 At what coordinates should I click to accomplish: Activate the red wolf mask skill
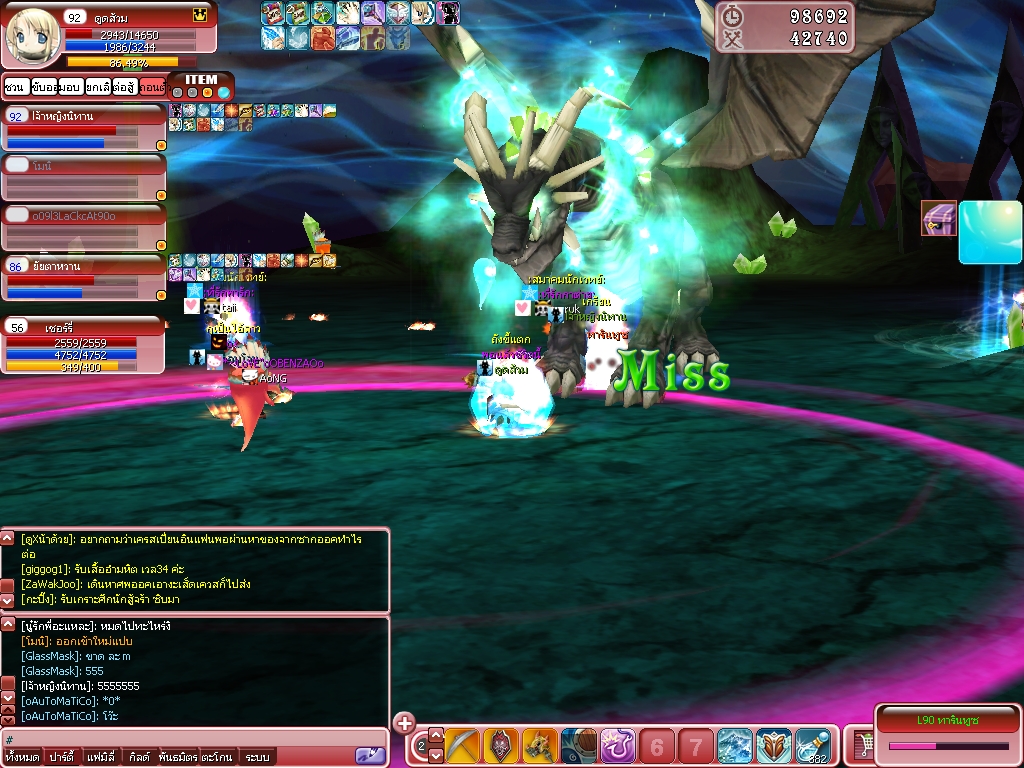pyautogui.click(x=501, y=746)
